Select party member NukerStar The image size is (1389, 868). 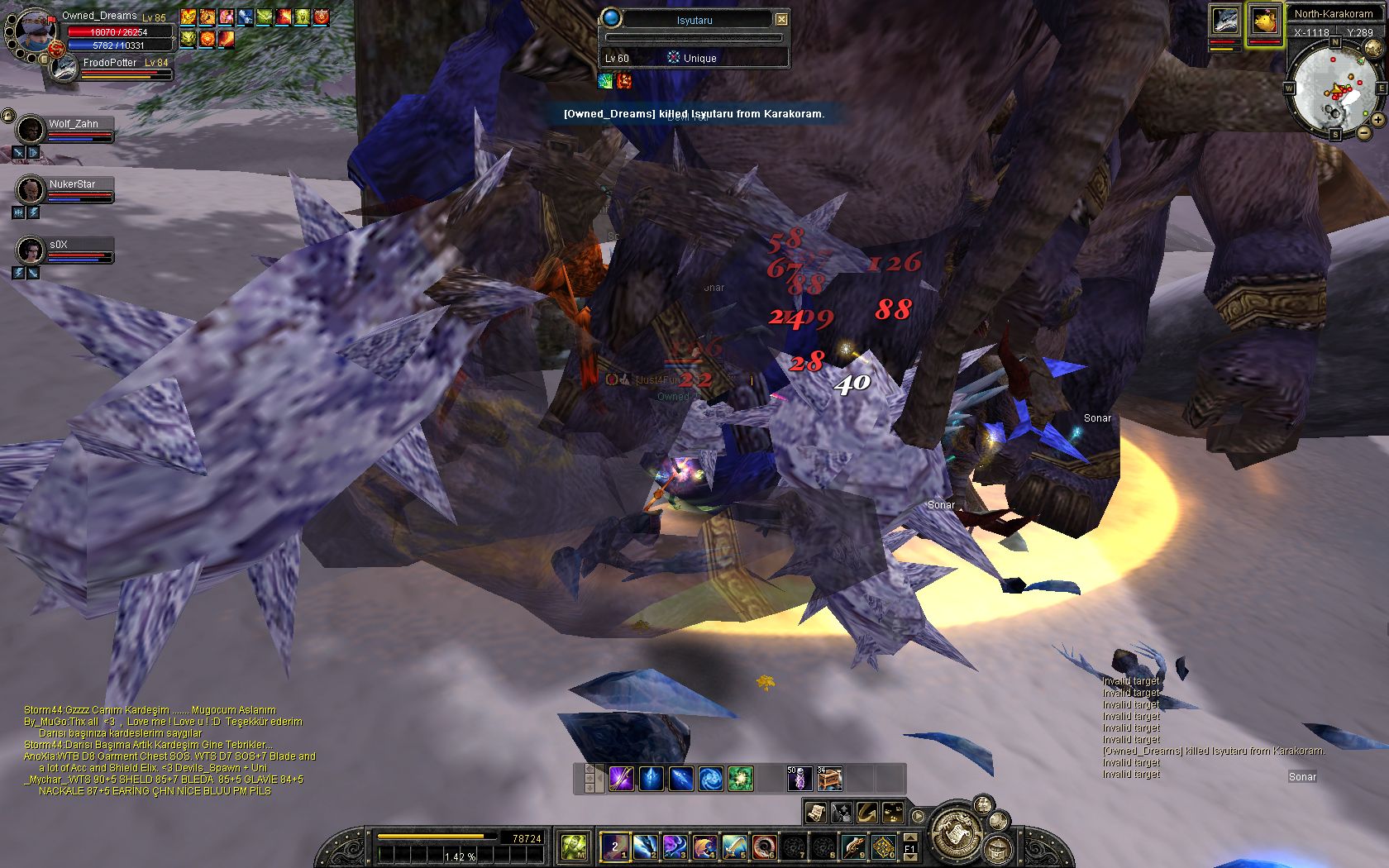(31, 189)
